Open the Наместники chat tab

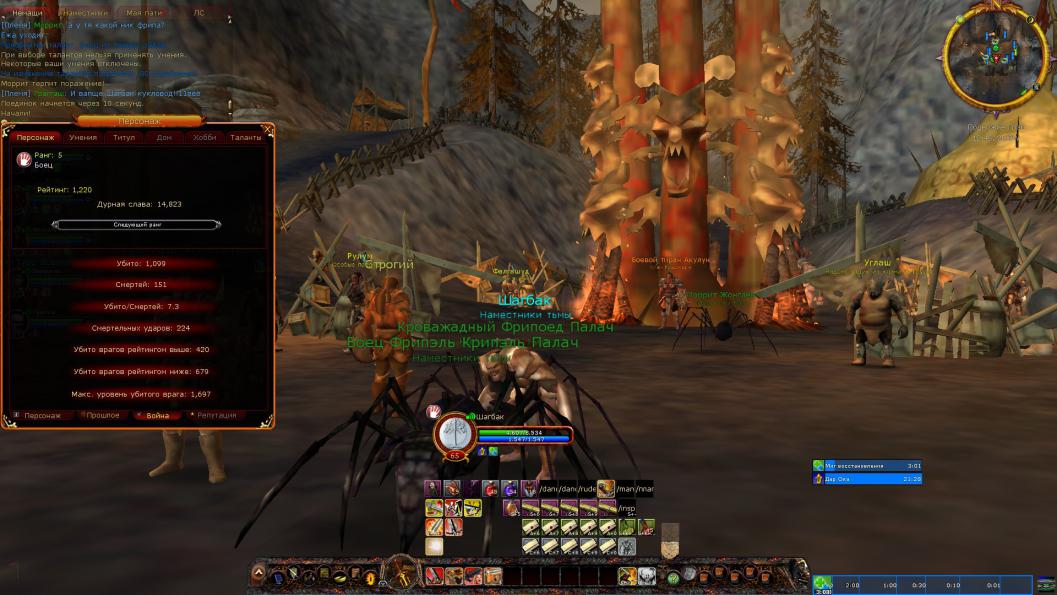[x=83, y=13]
